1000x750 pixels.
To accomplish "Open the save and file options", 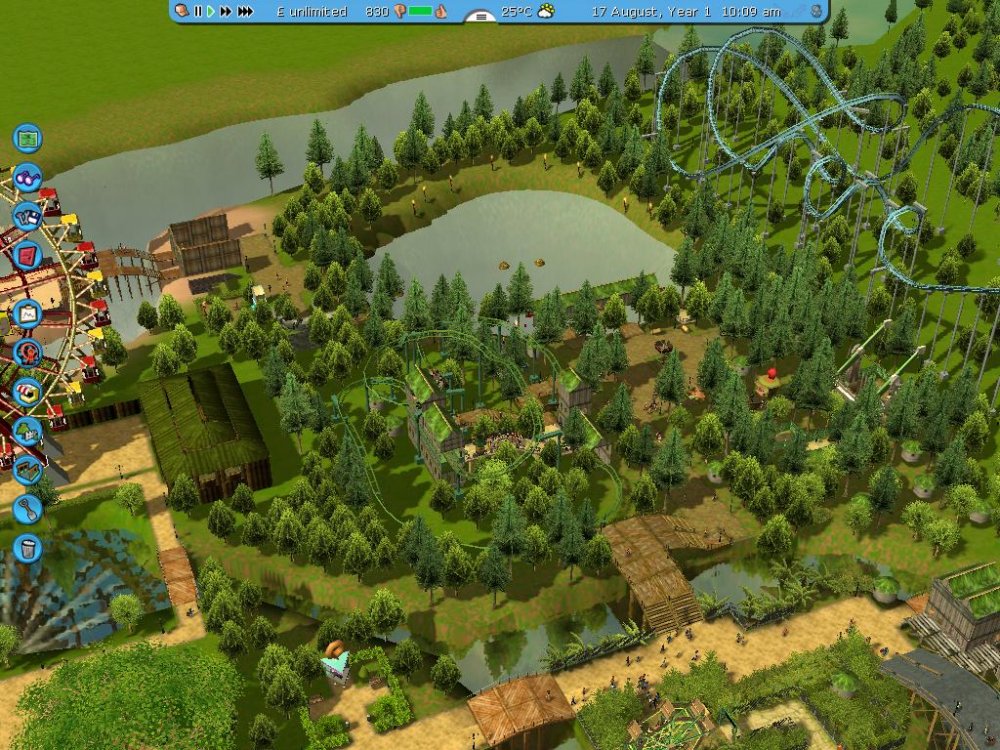I will coord(27,214).
